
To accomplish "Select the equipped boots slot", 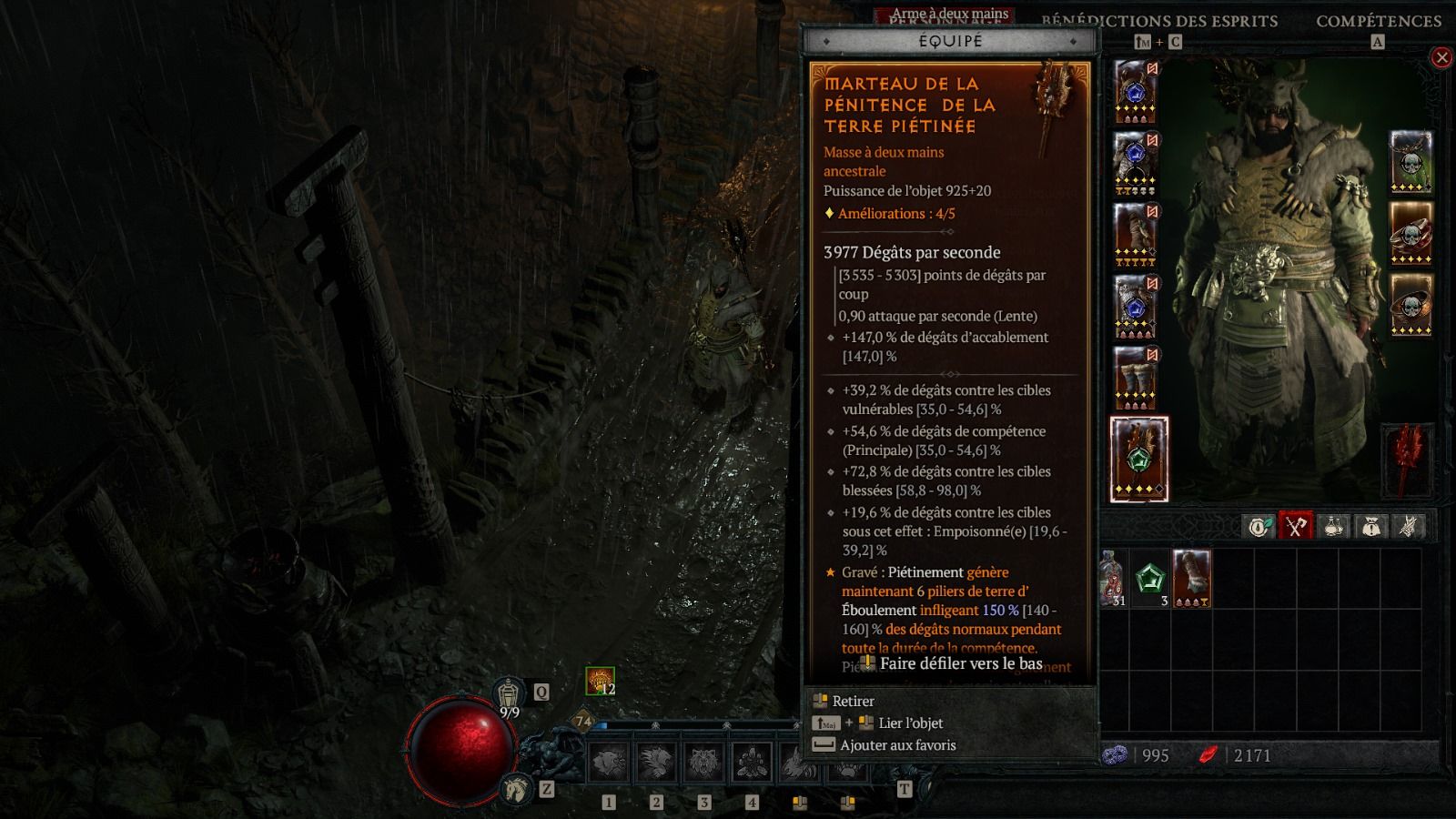I will [x=1135, y=378].
